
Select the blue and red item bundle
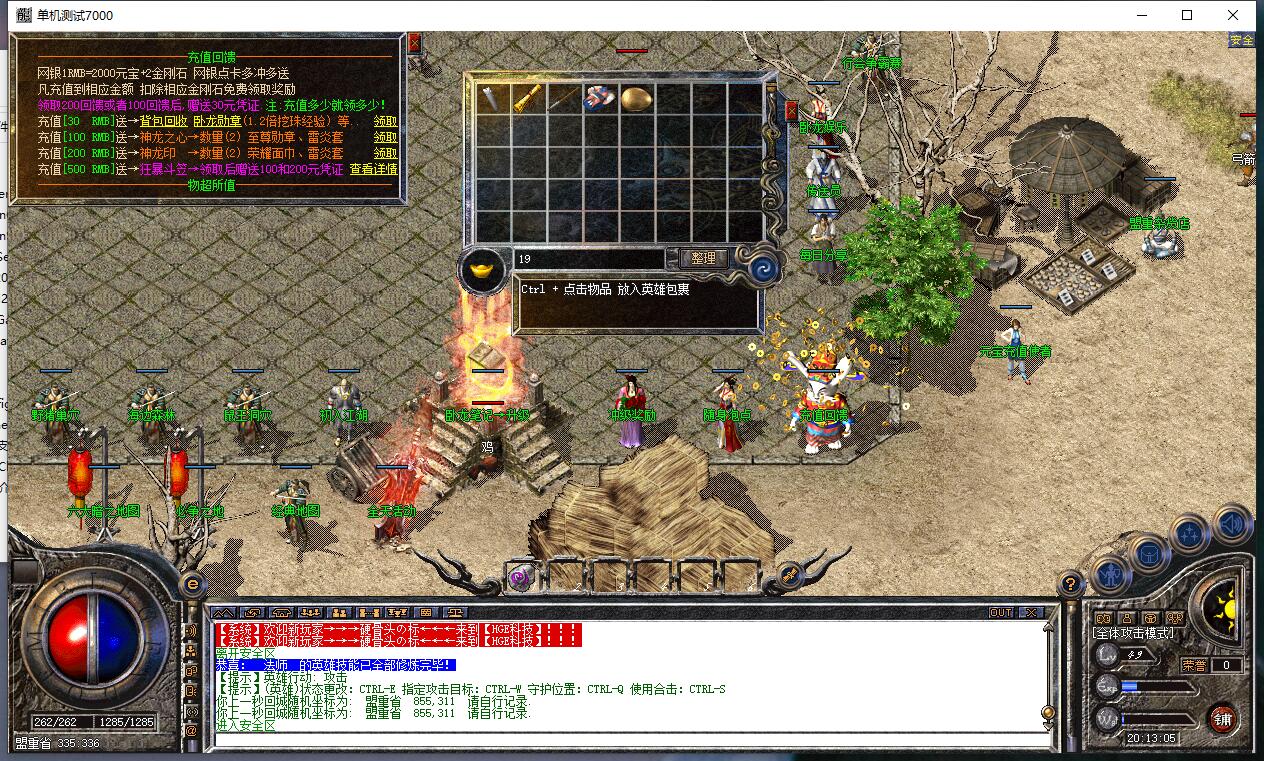coord(599,98)
